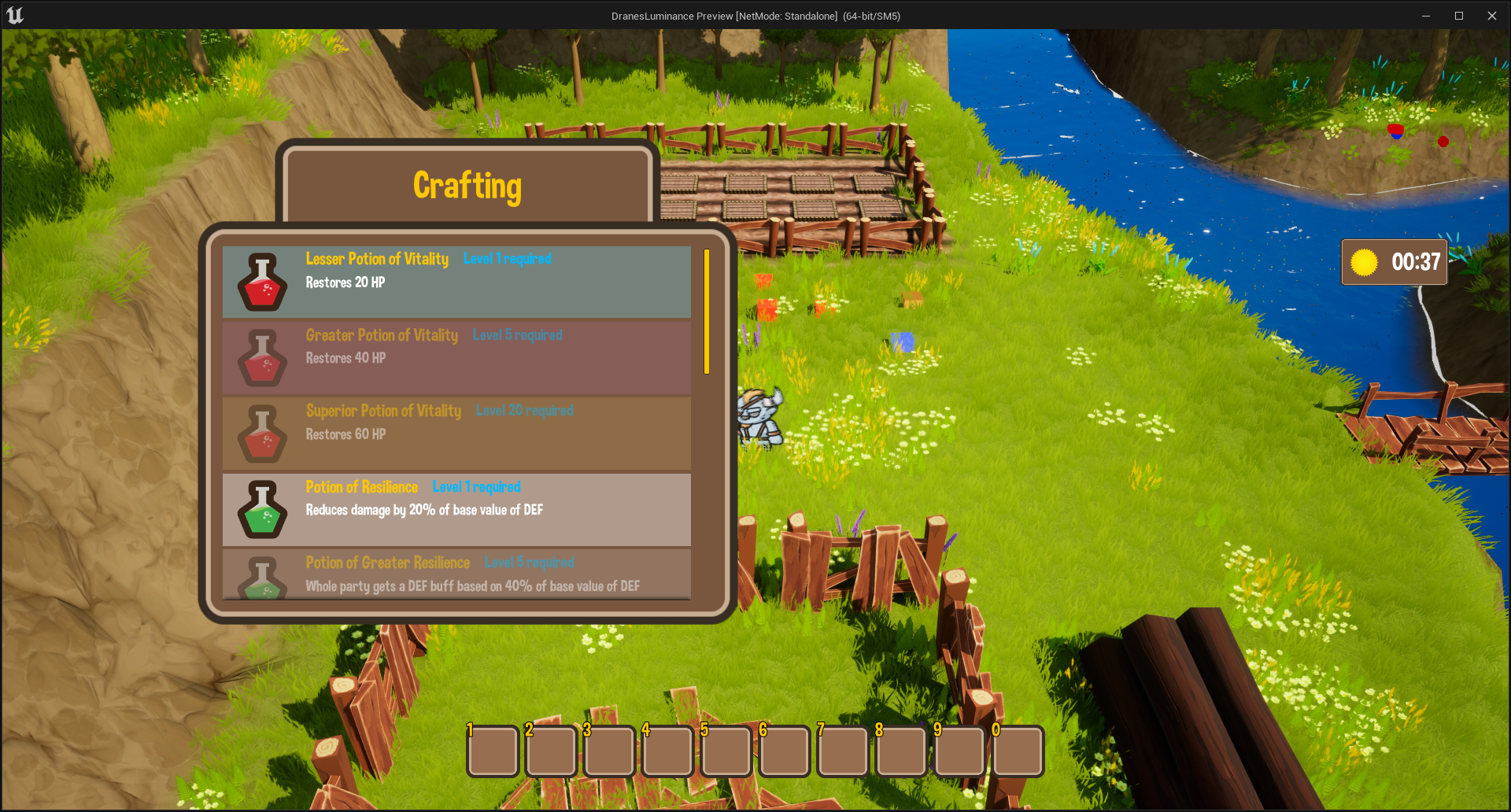Close the game preview window
1511x812 pixels.
pos(1491,16)
